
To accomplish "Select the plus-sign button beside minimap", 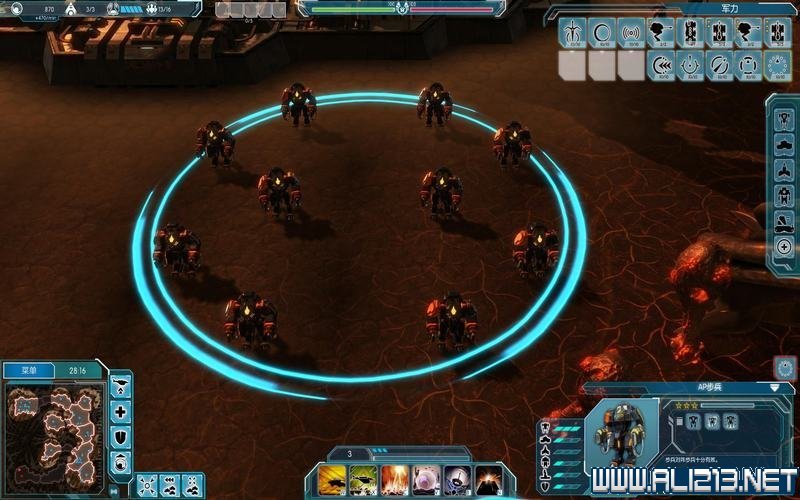I will [121, 411].
